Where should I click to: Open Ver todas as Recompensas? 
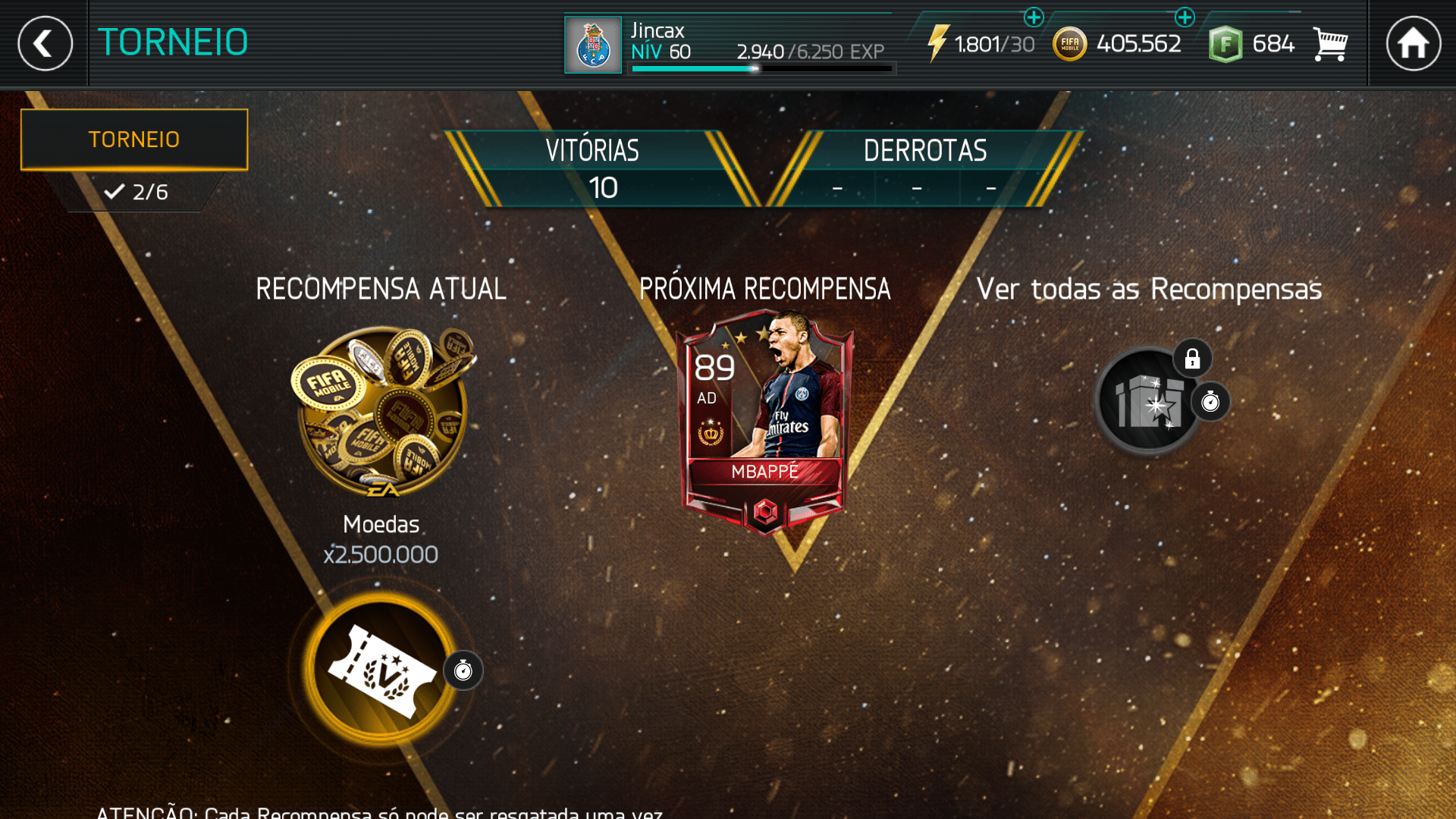click(x=1150, y=289)
